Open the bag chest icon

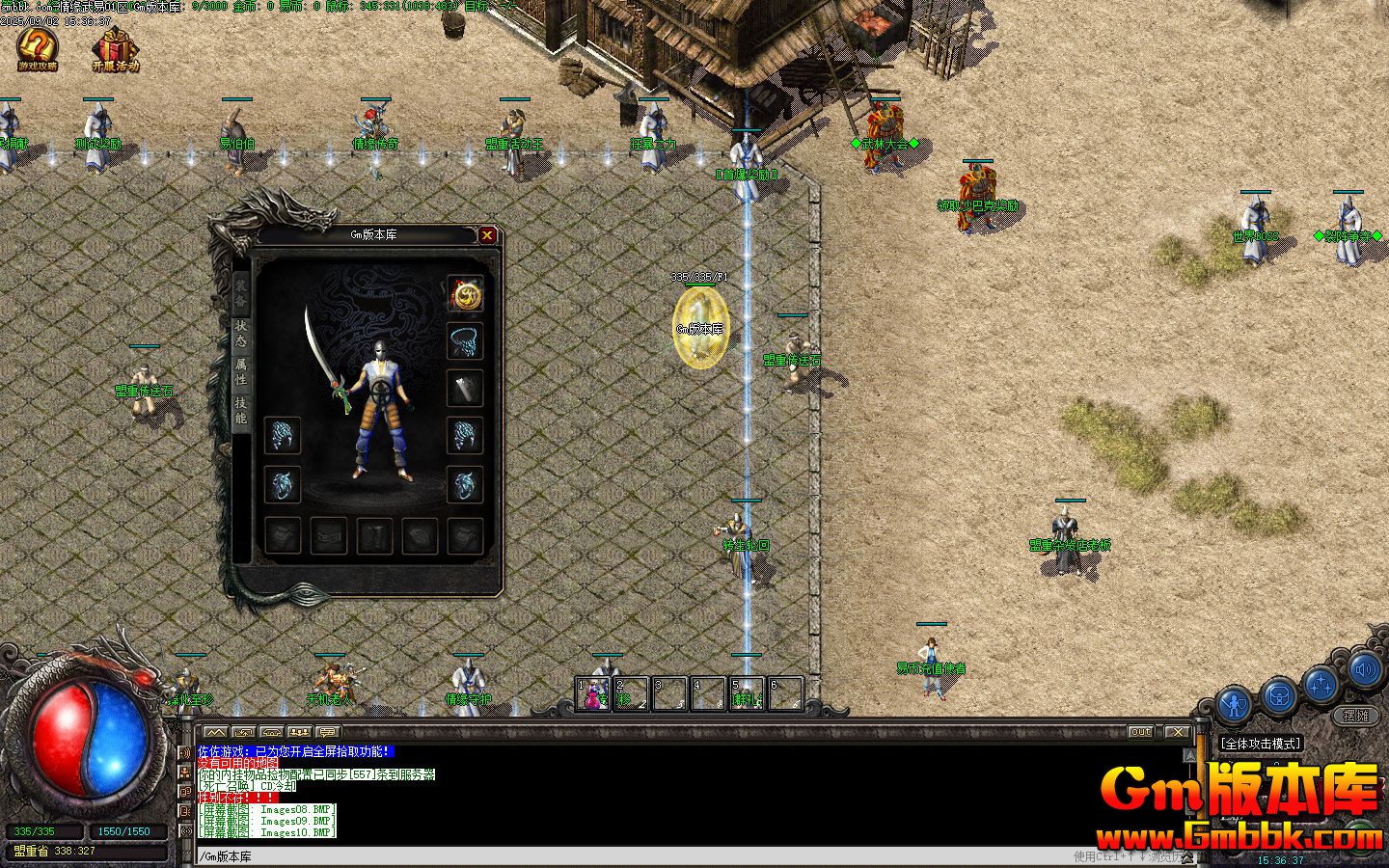pyautogui.click(x=1279, y=694)
